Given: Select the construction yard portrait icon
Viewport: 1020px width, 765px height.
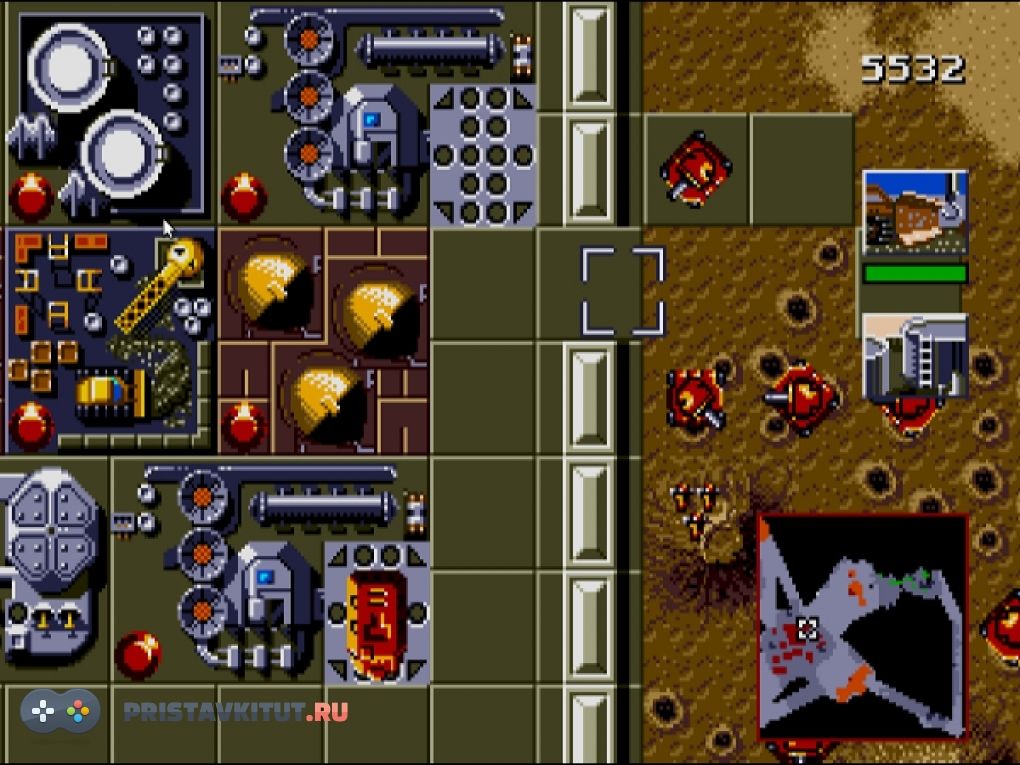Looking at the screenshot, I should pyautogui.click(x=915, y=214).
